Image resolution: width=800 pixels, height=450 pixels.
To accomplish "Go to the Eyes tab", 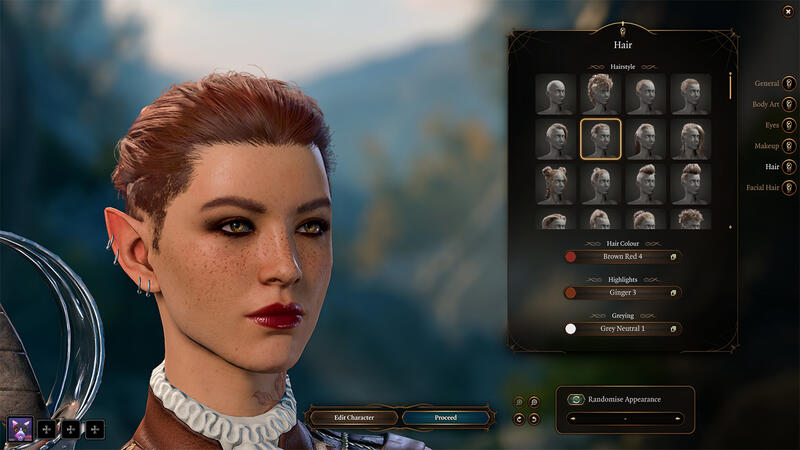I will [789, 125].
